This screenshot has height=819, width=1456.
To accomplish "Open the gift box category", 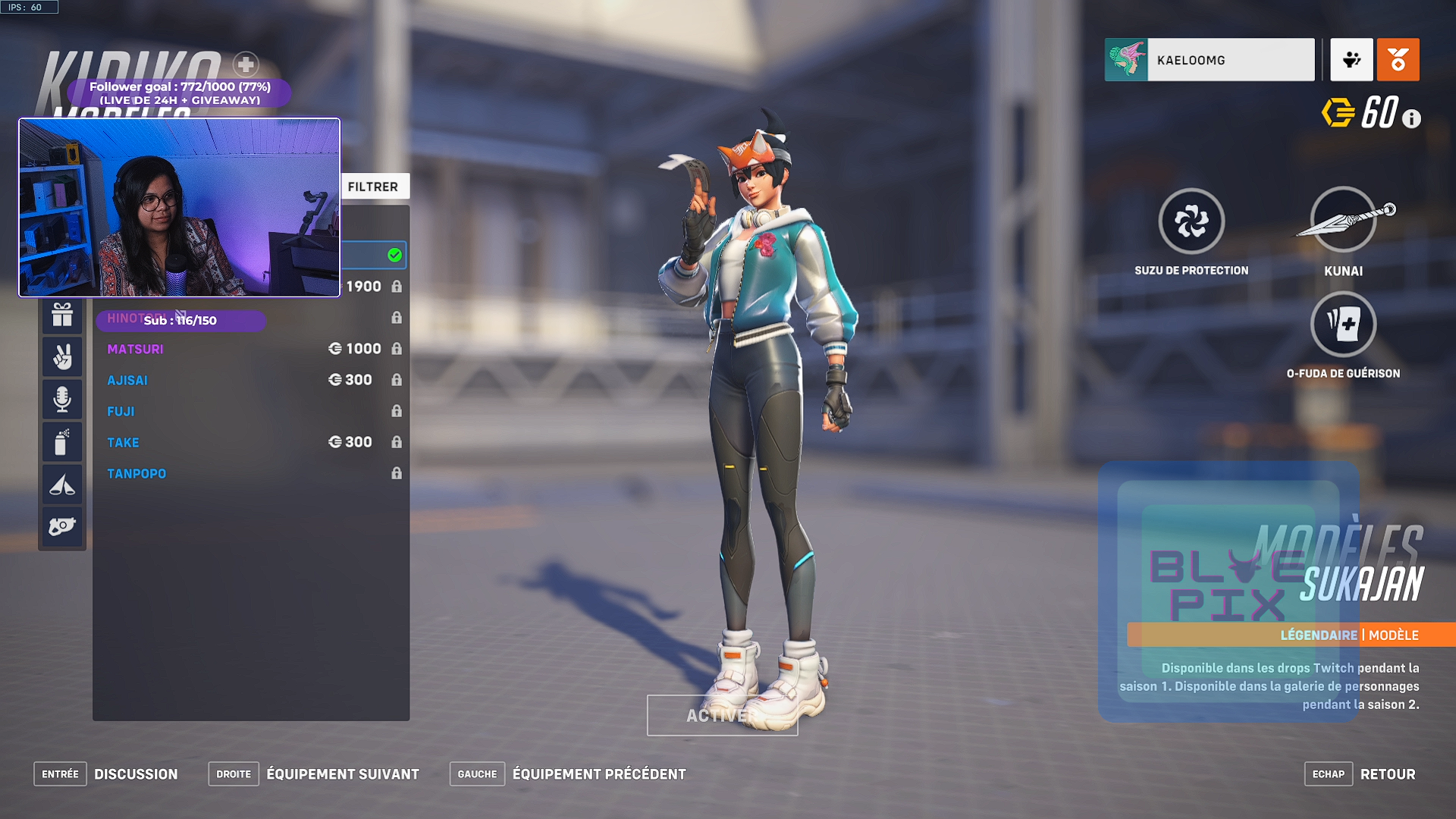I will pyautogui.click(x=62, y=315).
